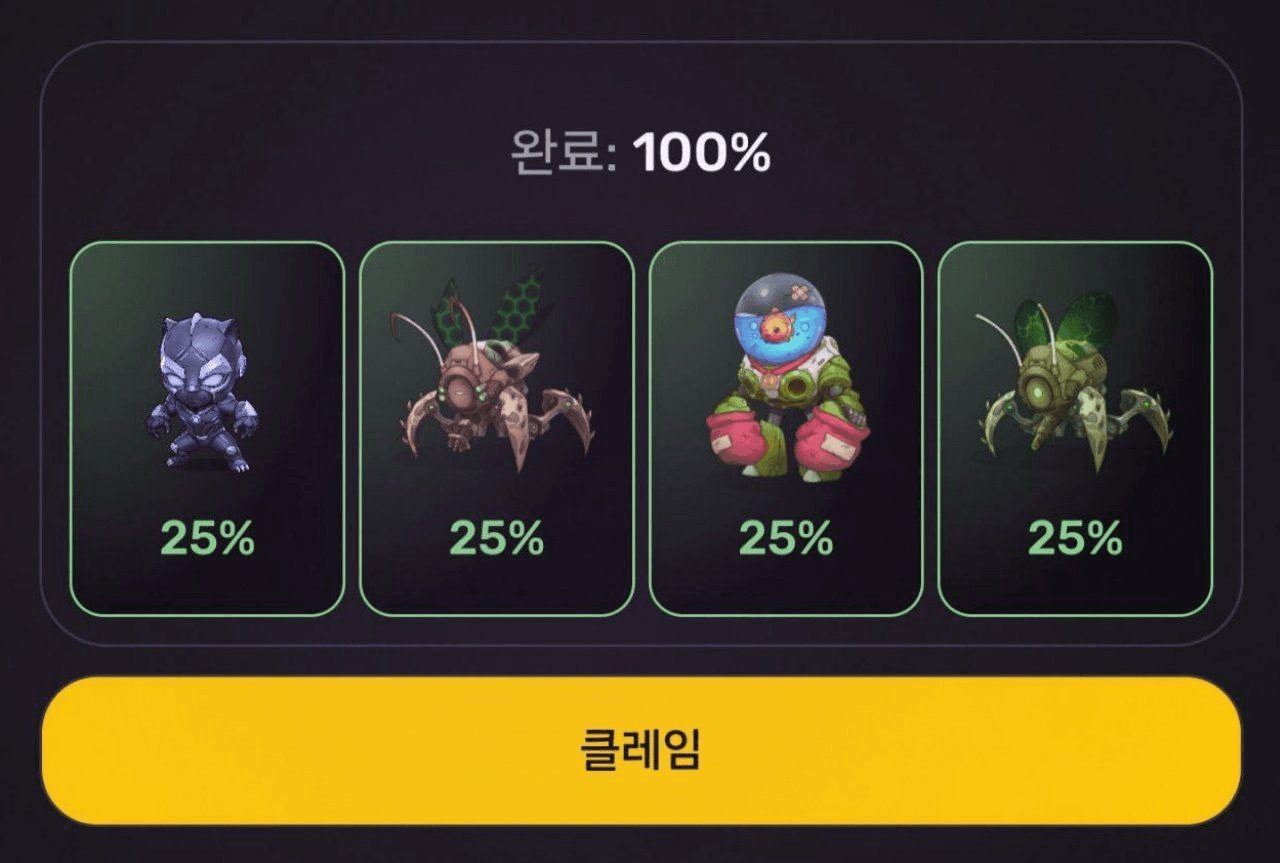Choose the brown insect robot card
The height and width of the screenshot is (863, 1280).
(496, 428)
